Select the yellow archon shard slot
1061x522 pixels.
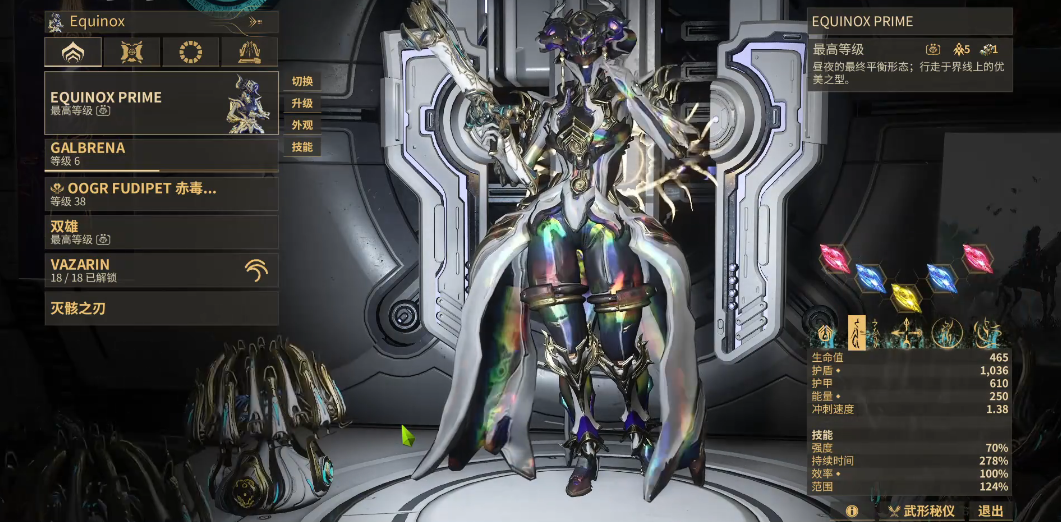pyautogui.click(x=905, y=296)
